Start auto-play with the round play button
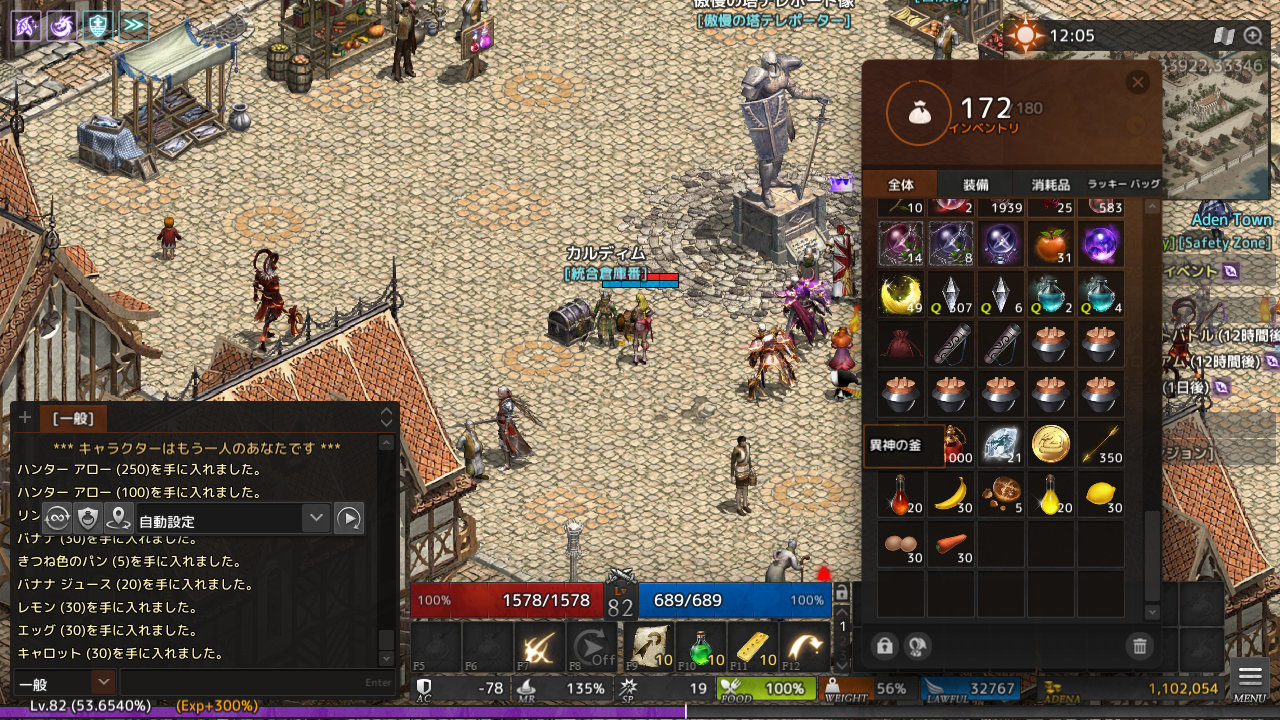 (x=348, y=518)
